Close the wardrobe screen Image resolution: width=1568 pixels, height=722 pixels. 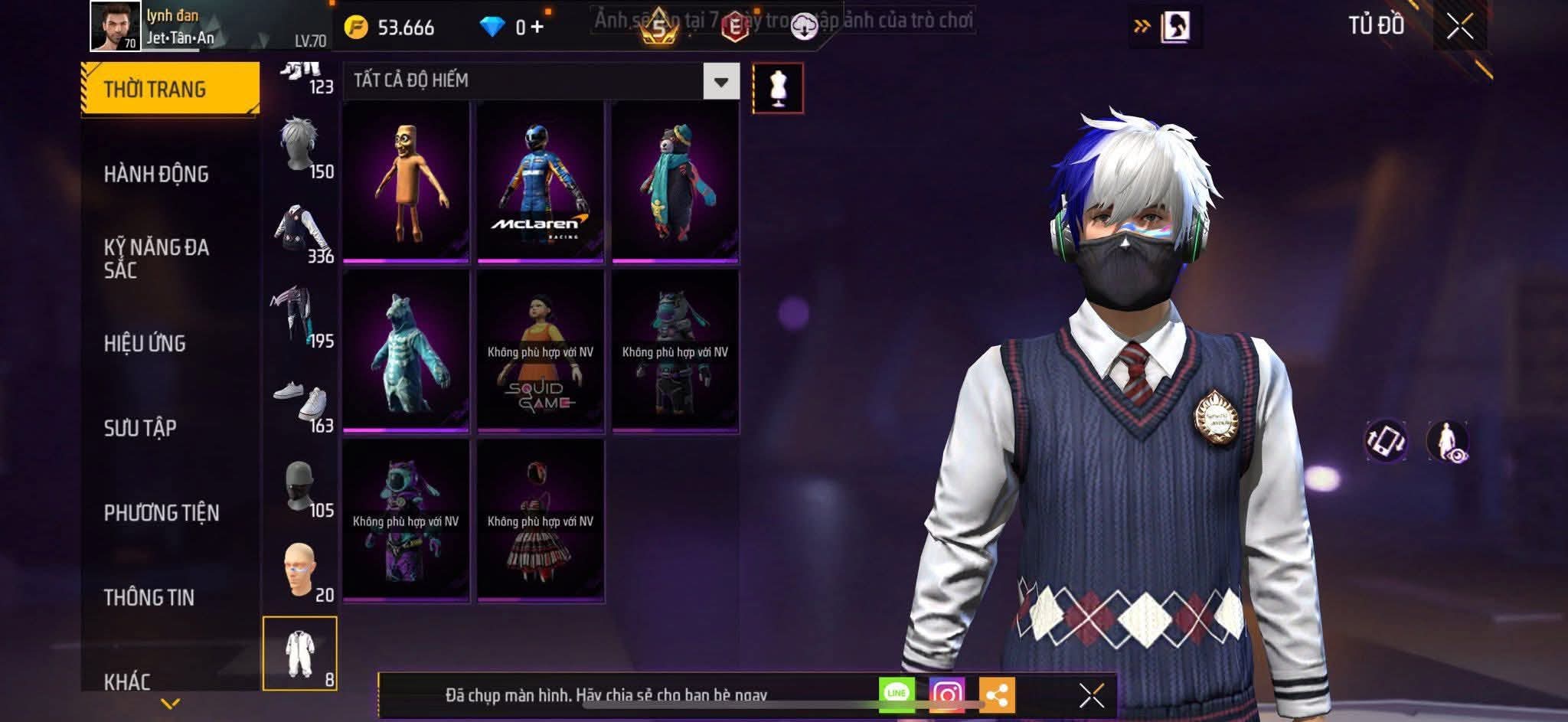click(x=1459, y=27)
